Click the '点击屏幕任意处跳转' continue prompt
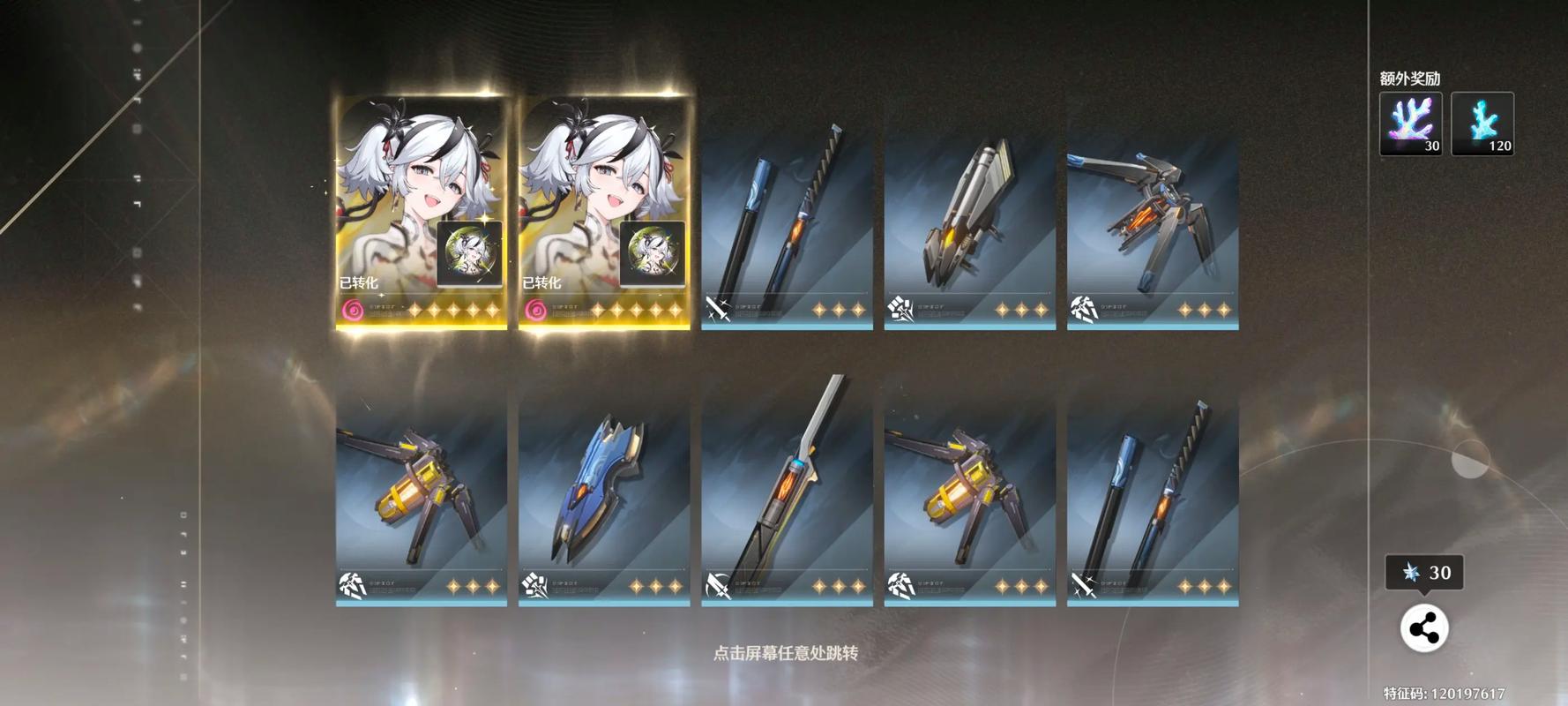This screenshot has height=706, width=1568. click(785, 653)
